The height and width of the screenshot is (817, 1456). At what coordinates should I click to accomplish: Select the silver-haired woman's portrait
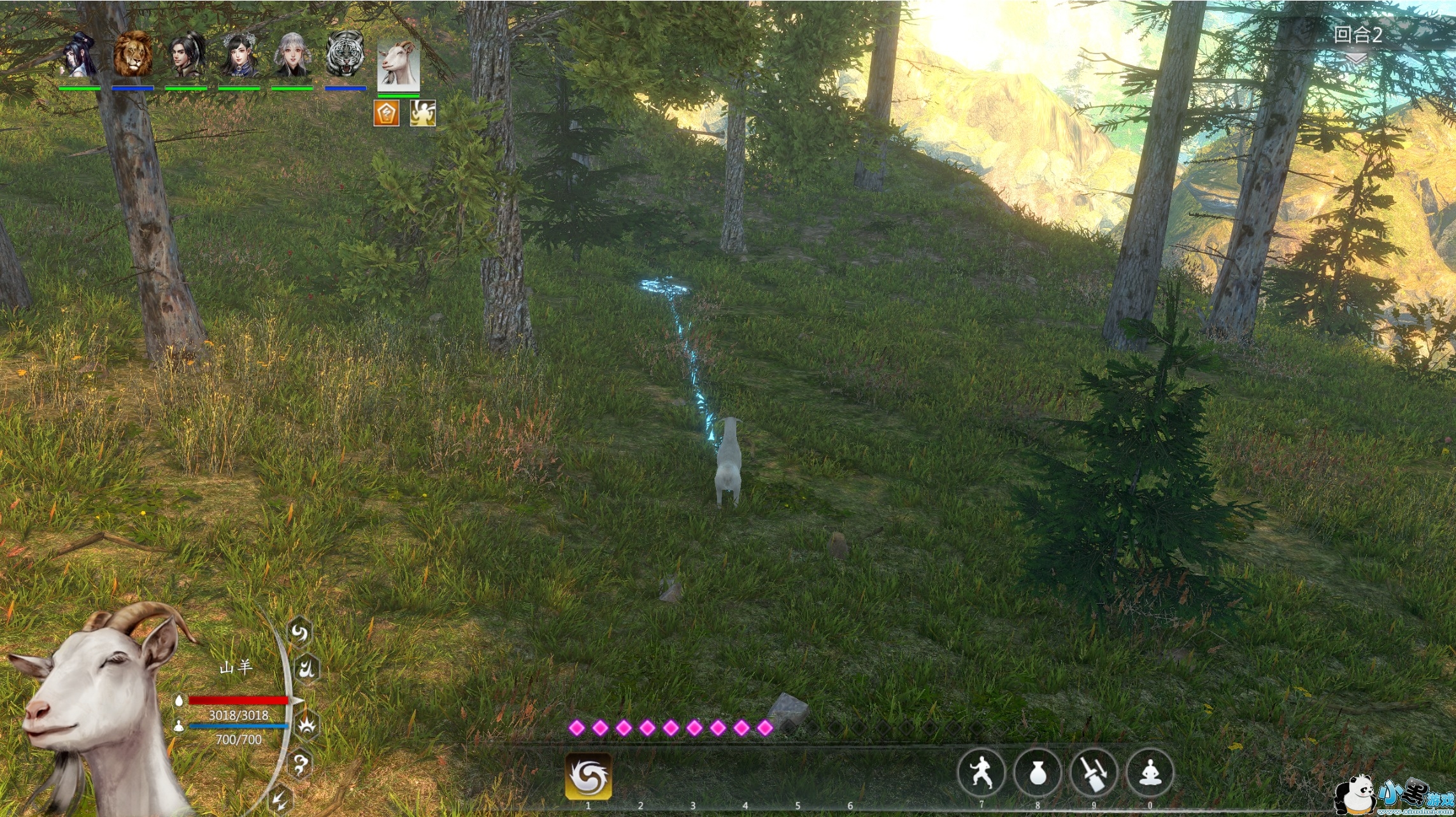292,55
